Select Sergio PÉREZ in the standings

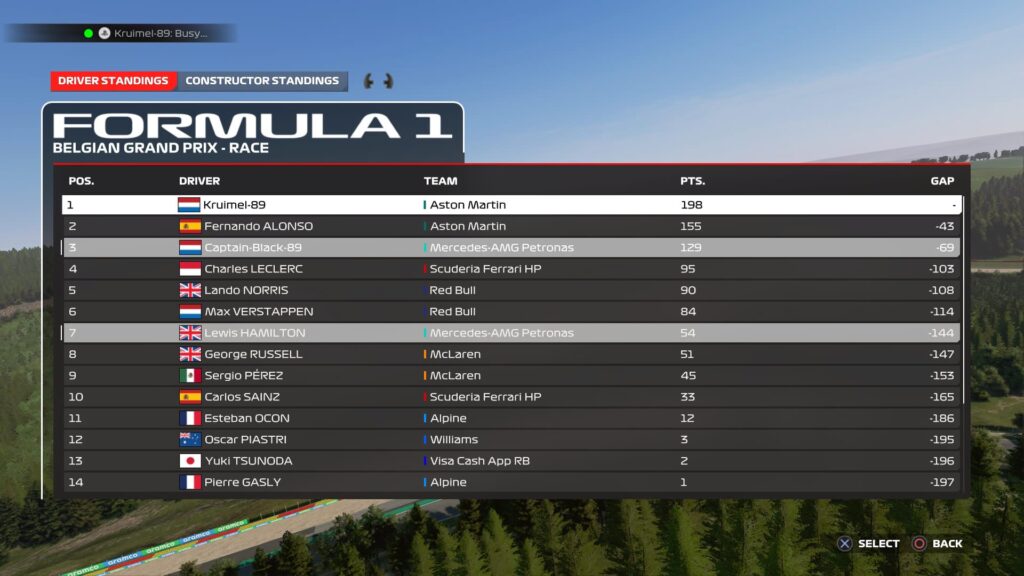(511, 375)
